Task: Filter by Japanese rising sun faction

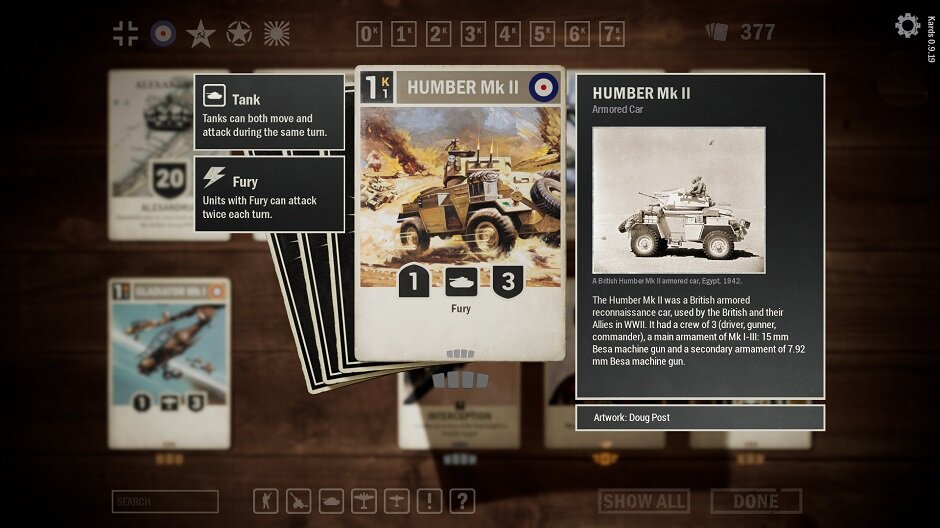Action: (276, 33)
